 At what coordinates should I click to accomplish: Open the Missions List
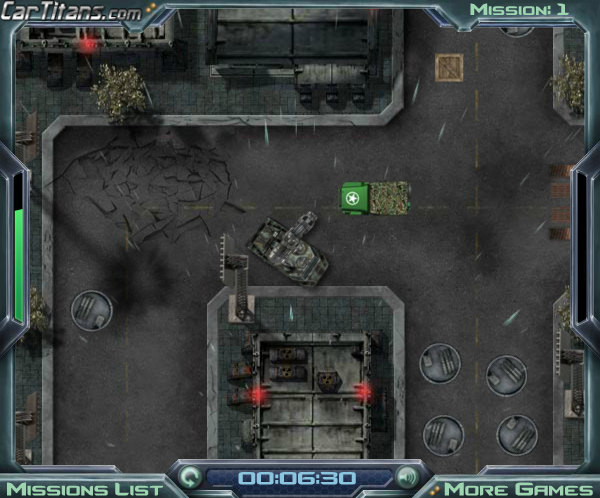pyautogui.click(x=90, y=488)
